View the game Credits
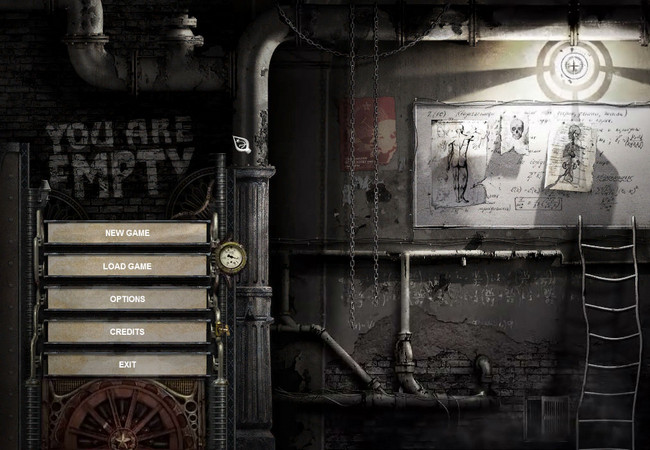 click(x=127, y=331)
